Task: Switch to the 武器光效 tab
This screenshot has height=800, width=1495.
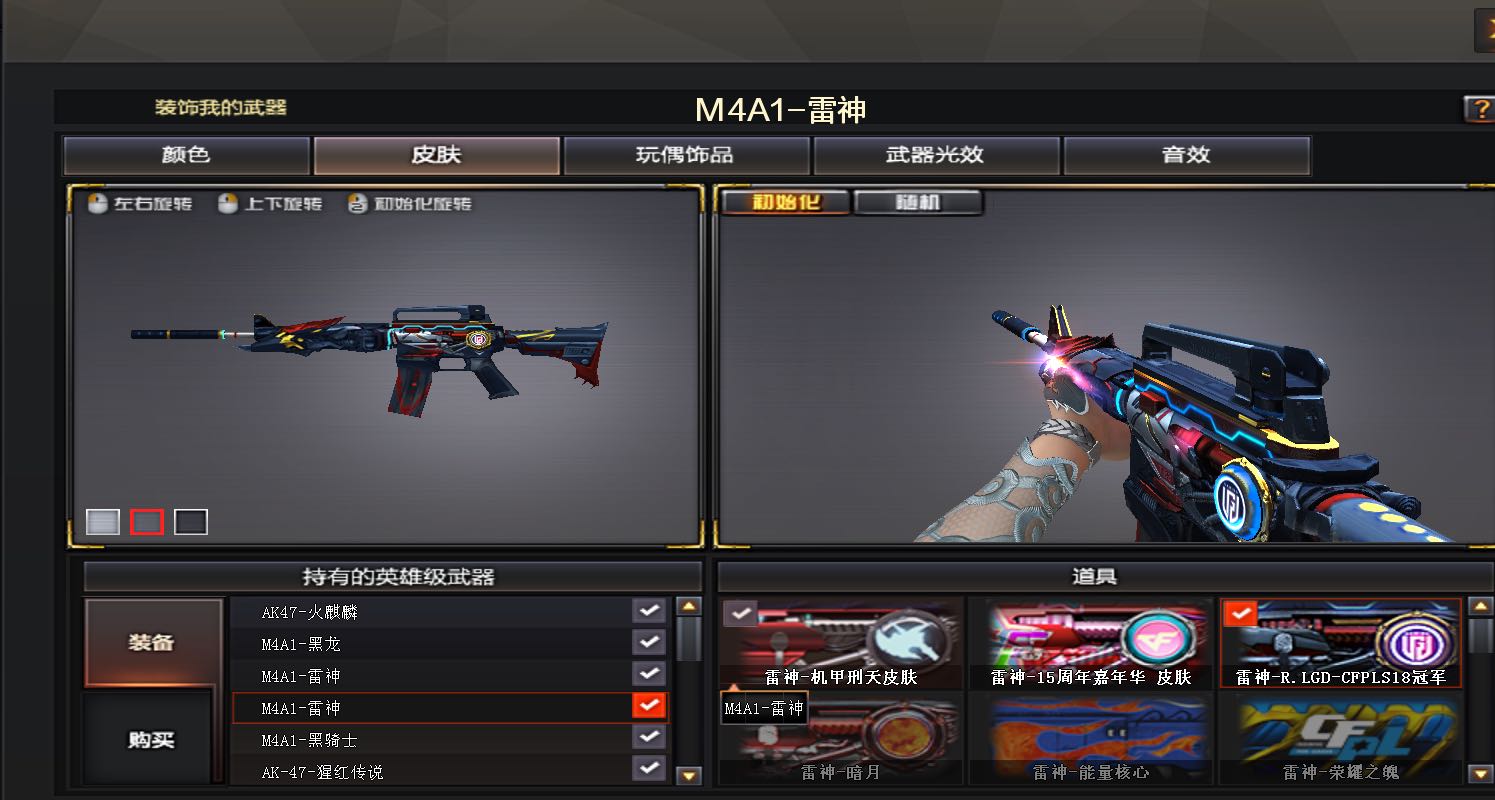Action: coord(936,155)
